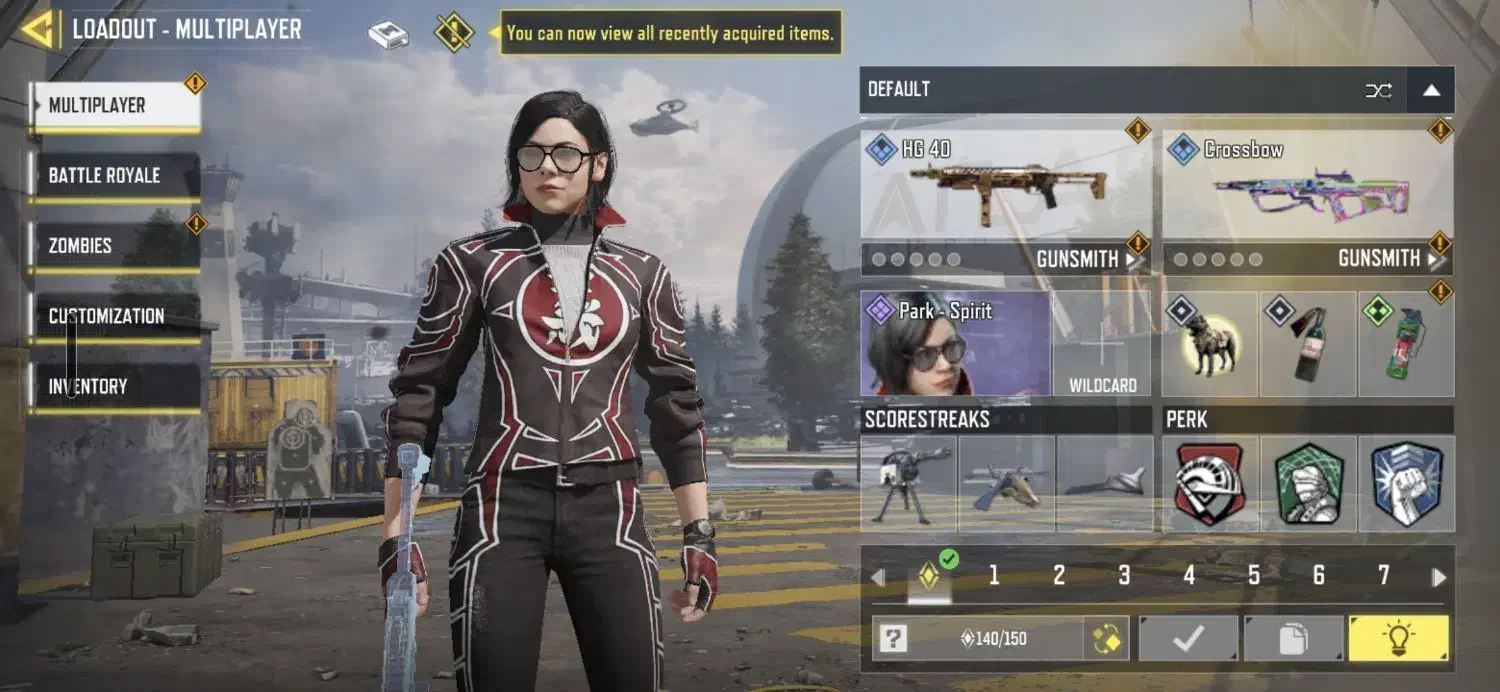The image size is (1500, 692).
Task: Select the K9 dog operator skill
Action: (x=1210, y=343)
